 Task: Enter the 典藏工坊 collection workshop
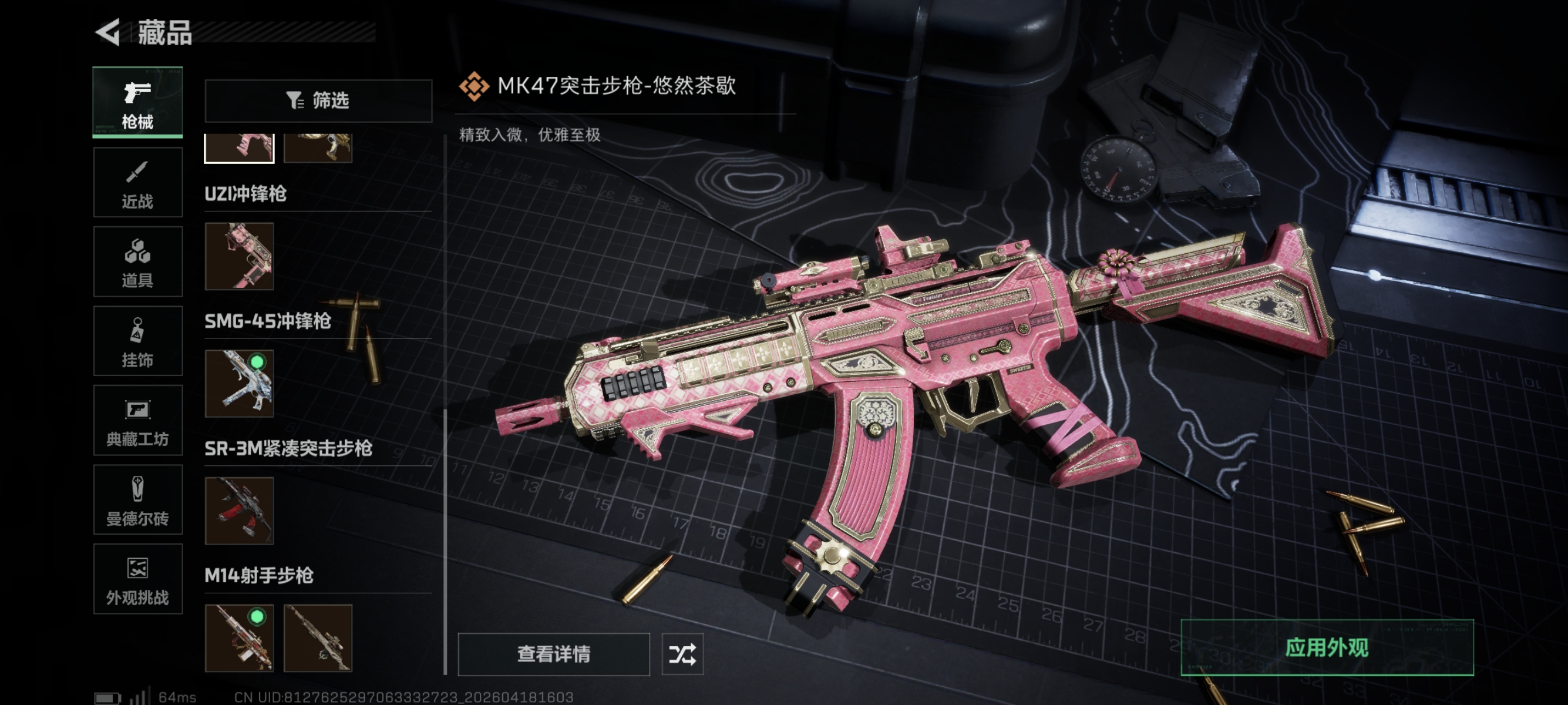(x=137, y=421)
